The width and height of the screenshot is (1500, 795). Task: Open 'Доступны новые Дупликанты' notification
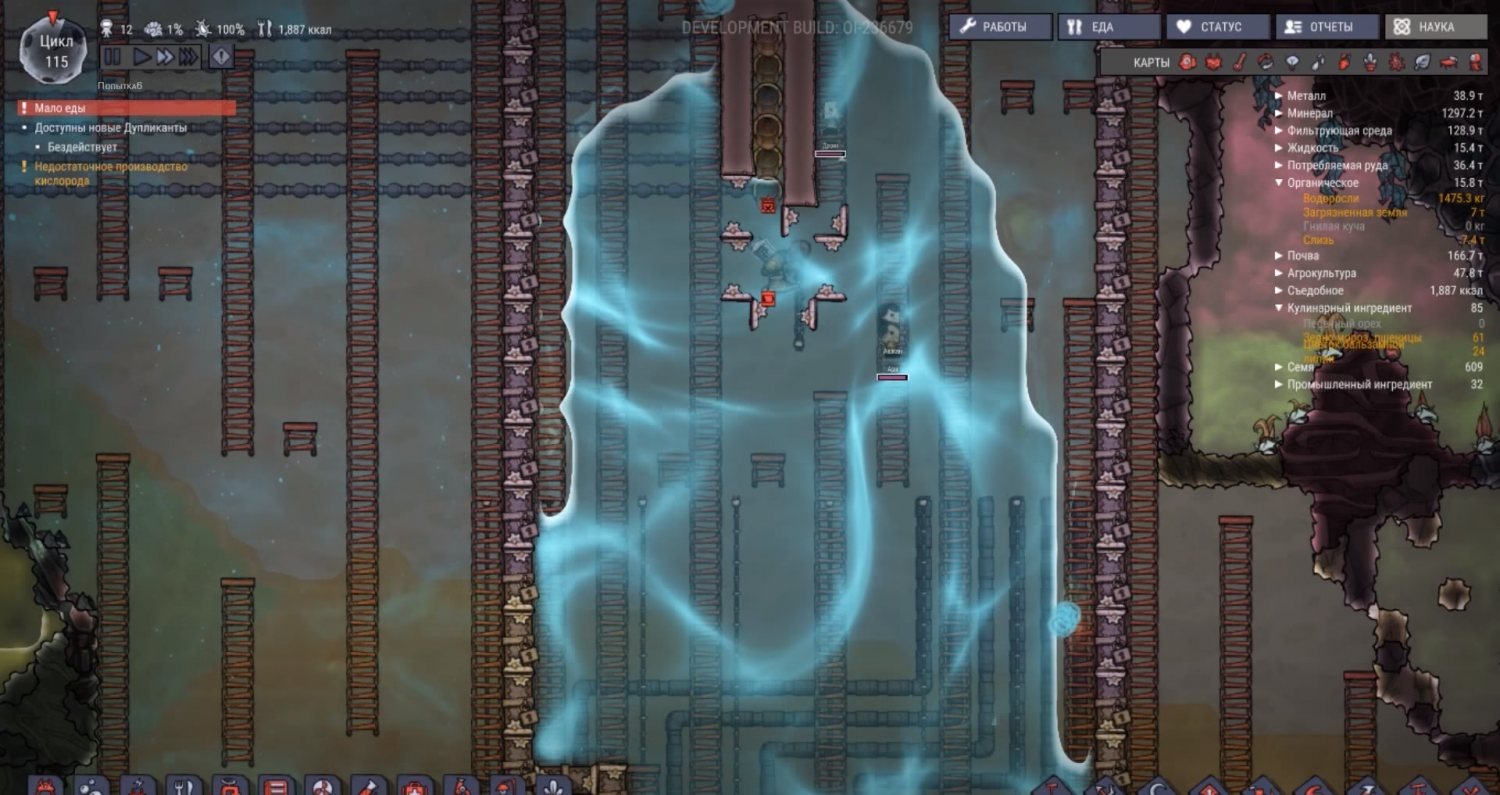pyautogui.click(x=110, y=128)
